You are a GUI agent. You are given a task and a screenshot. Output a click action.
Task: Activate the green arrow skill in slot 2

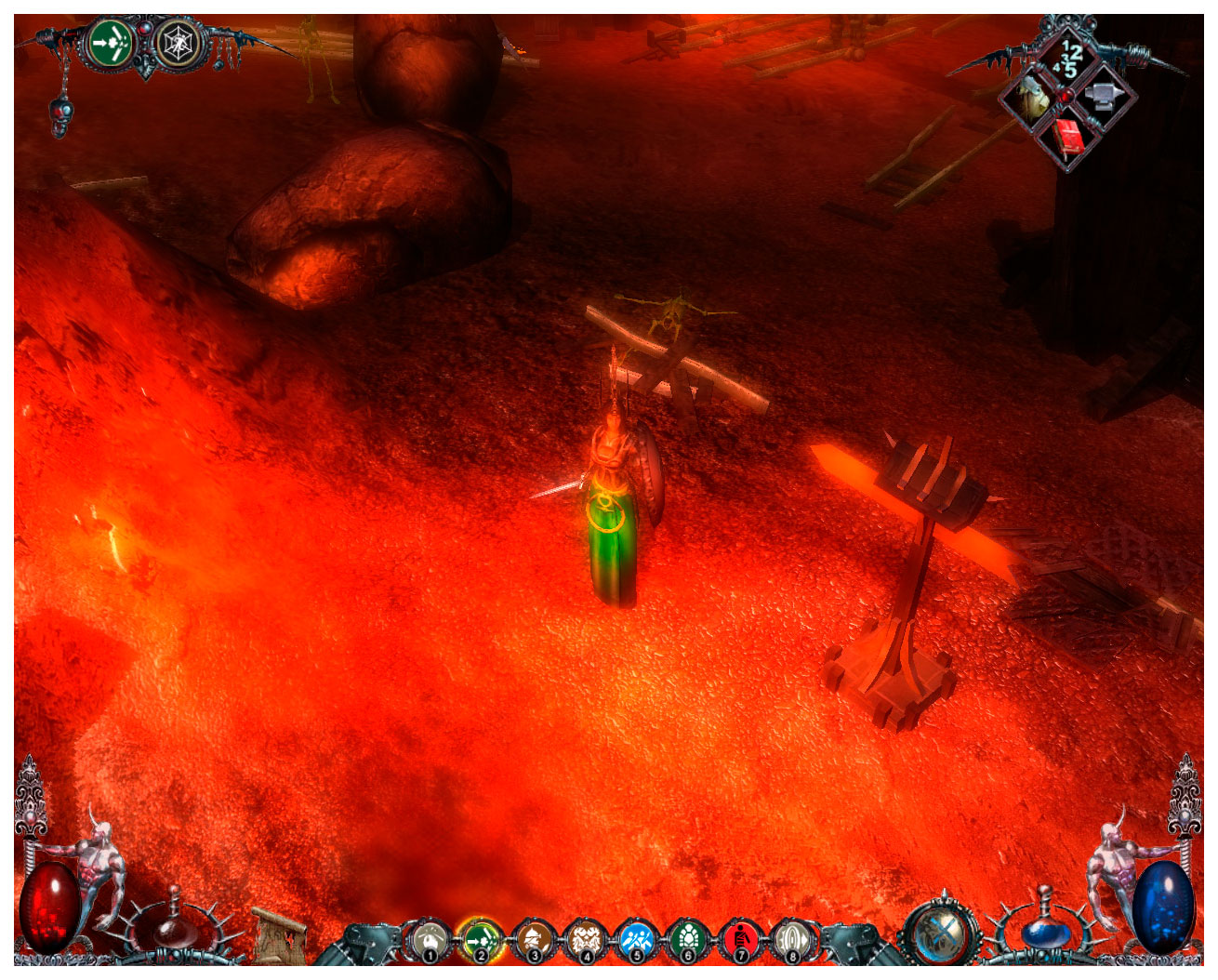[x=481, y=939]
